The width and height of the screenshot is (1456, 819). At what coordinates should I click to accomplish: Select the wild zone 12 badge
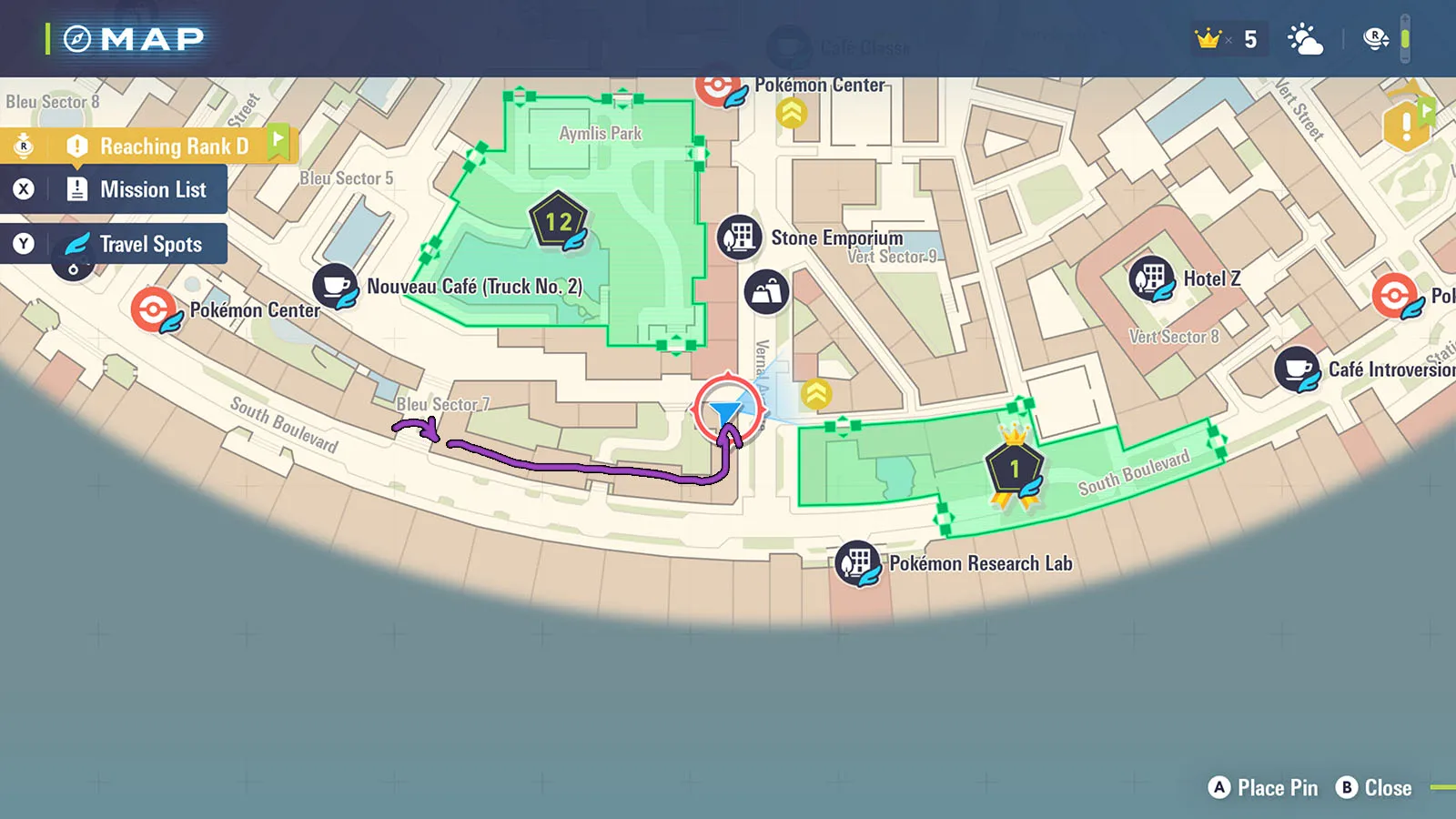tap(558, 221)
